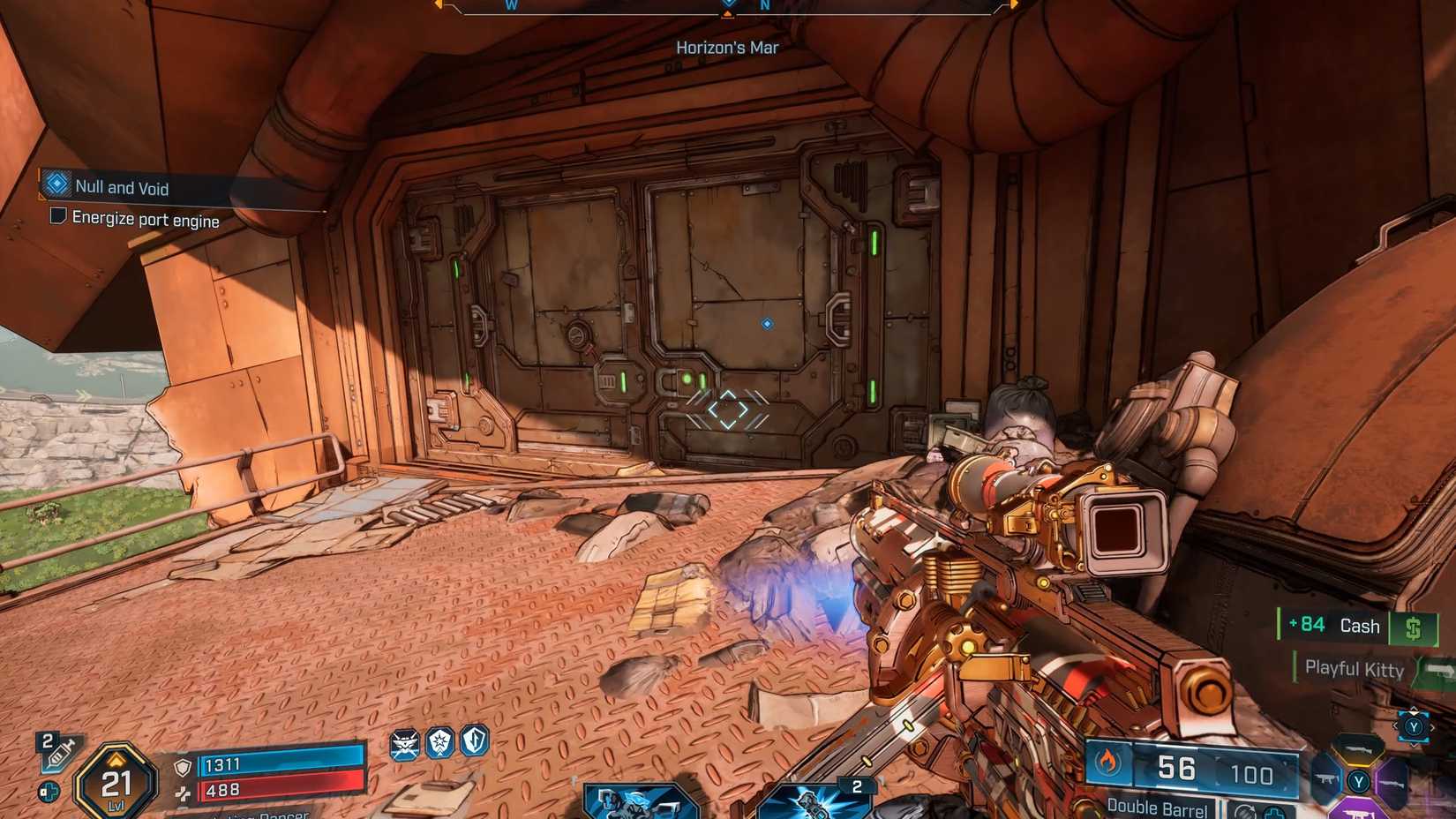1456x819 pixels.
Task: Switch to the Double Barrel fire mode label
Action: (1157, 808)
